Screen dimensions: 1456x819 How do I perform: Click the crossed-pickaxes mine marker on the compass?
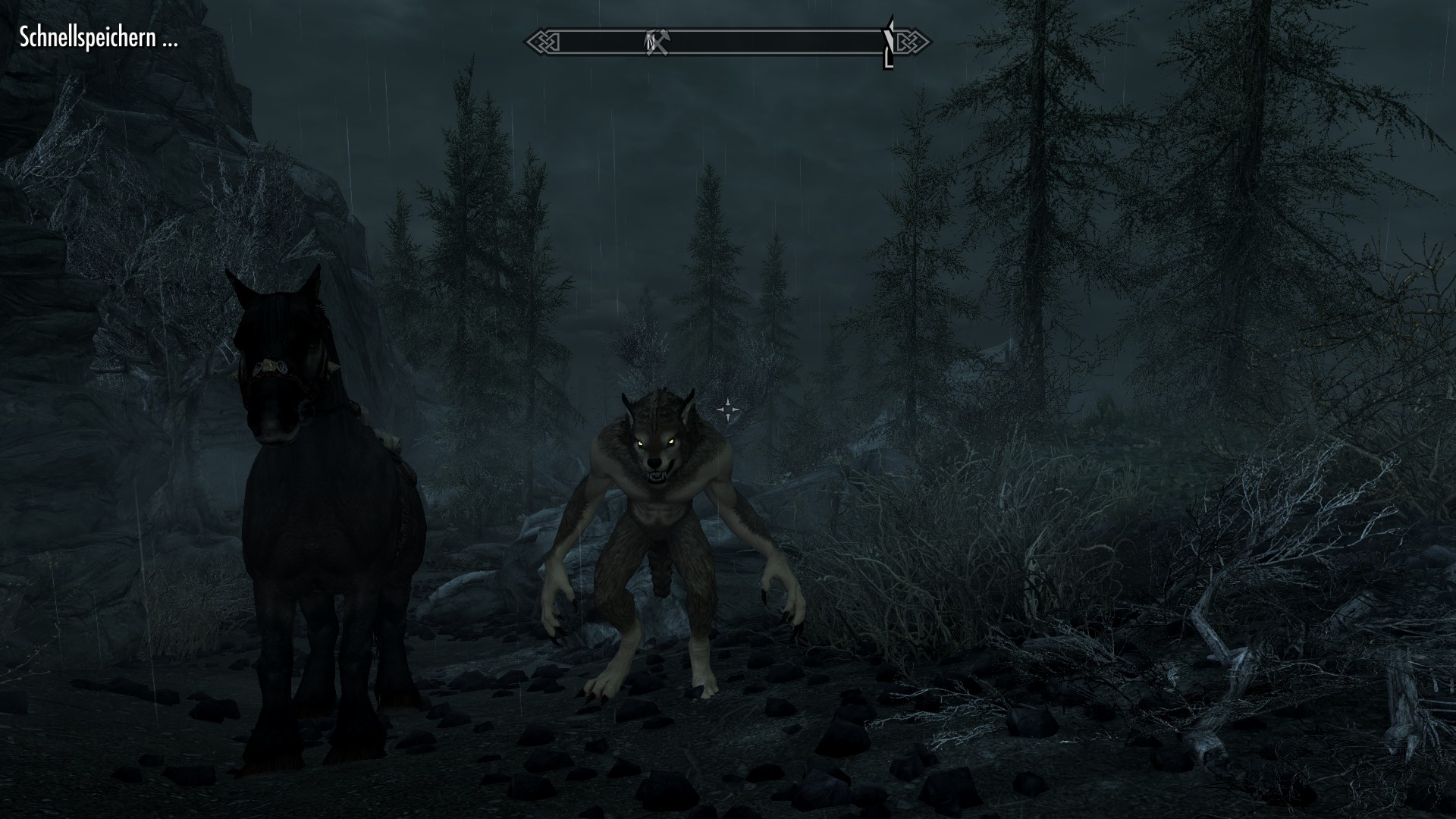(657, 42)
